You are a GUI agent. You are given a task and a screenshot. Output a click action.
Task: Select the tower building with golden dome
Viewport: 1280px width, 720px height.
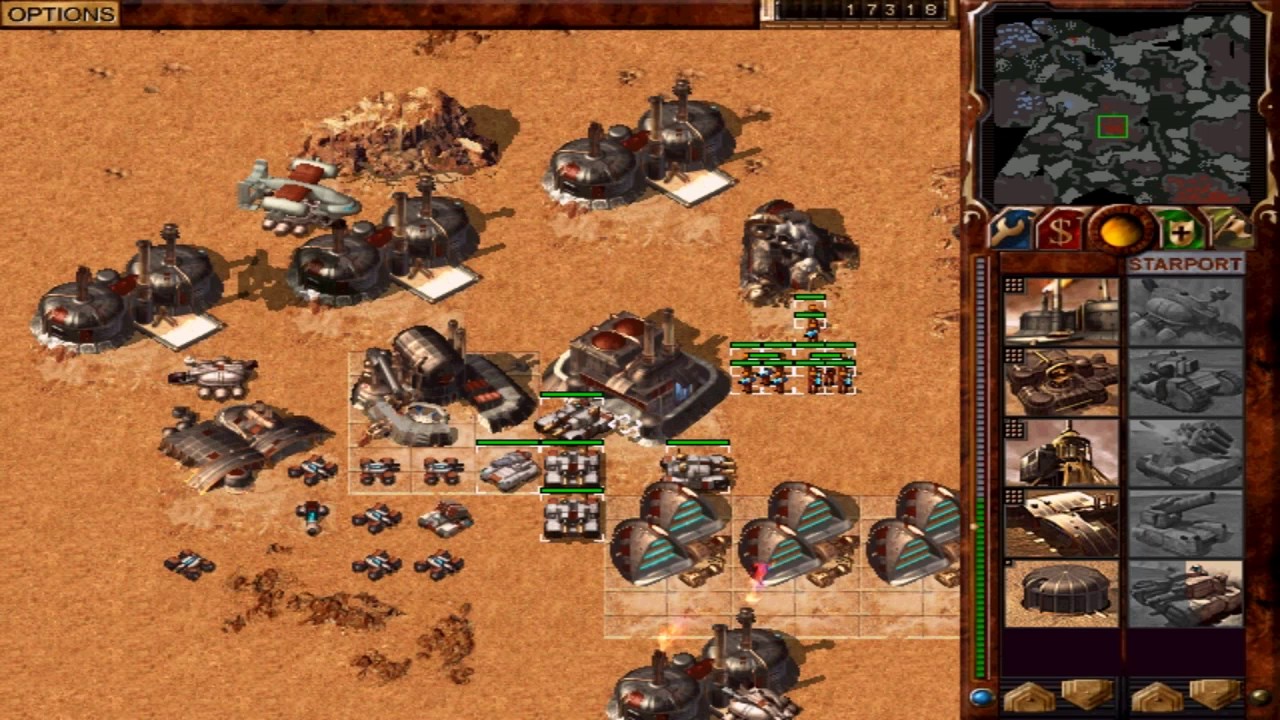tap(1061, 453)
